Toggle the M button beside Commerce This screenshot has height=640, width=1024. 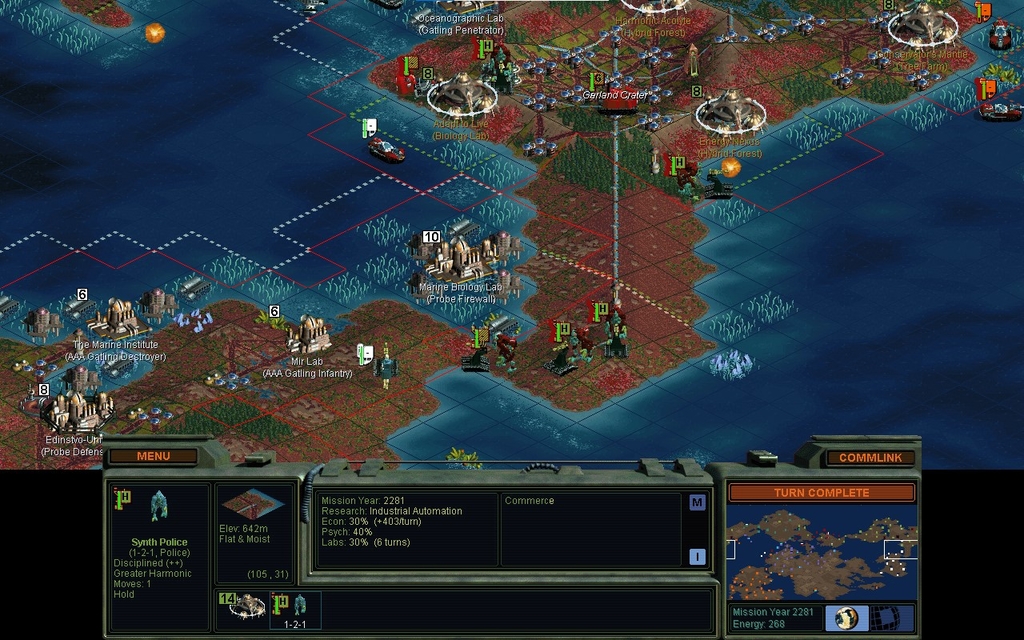tap(697, 503)
